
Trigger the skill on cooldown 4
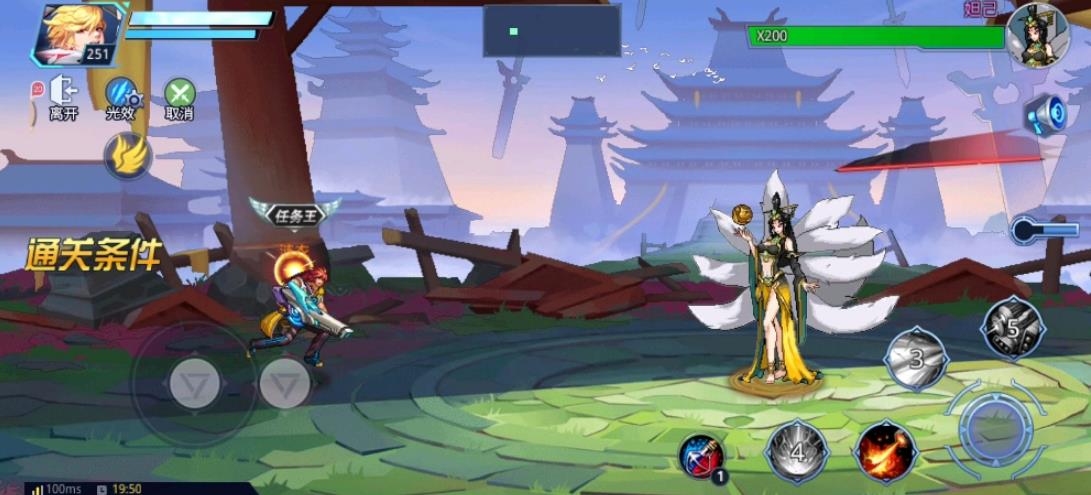(797, 452)
